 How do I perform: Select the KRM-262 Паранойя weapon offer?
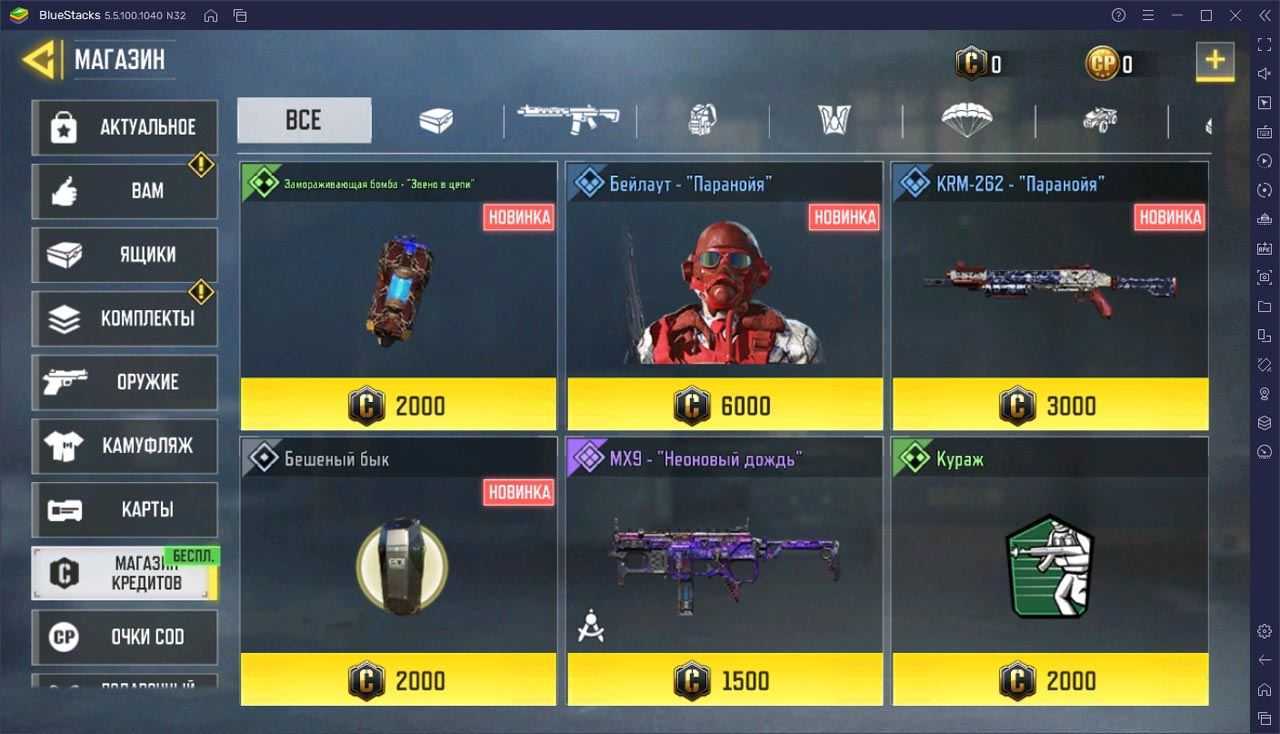[x=1050, y=296]
